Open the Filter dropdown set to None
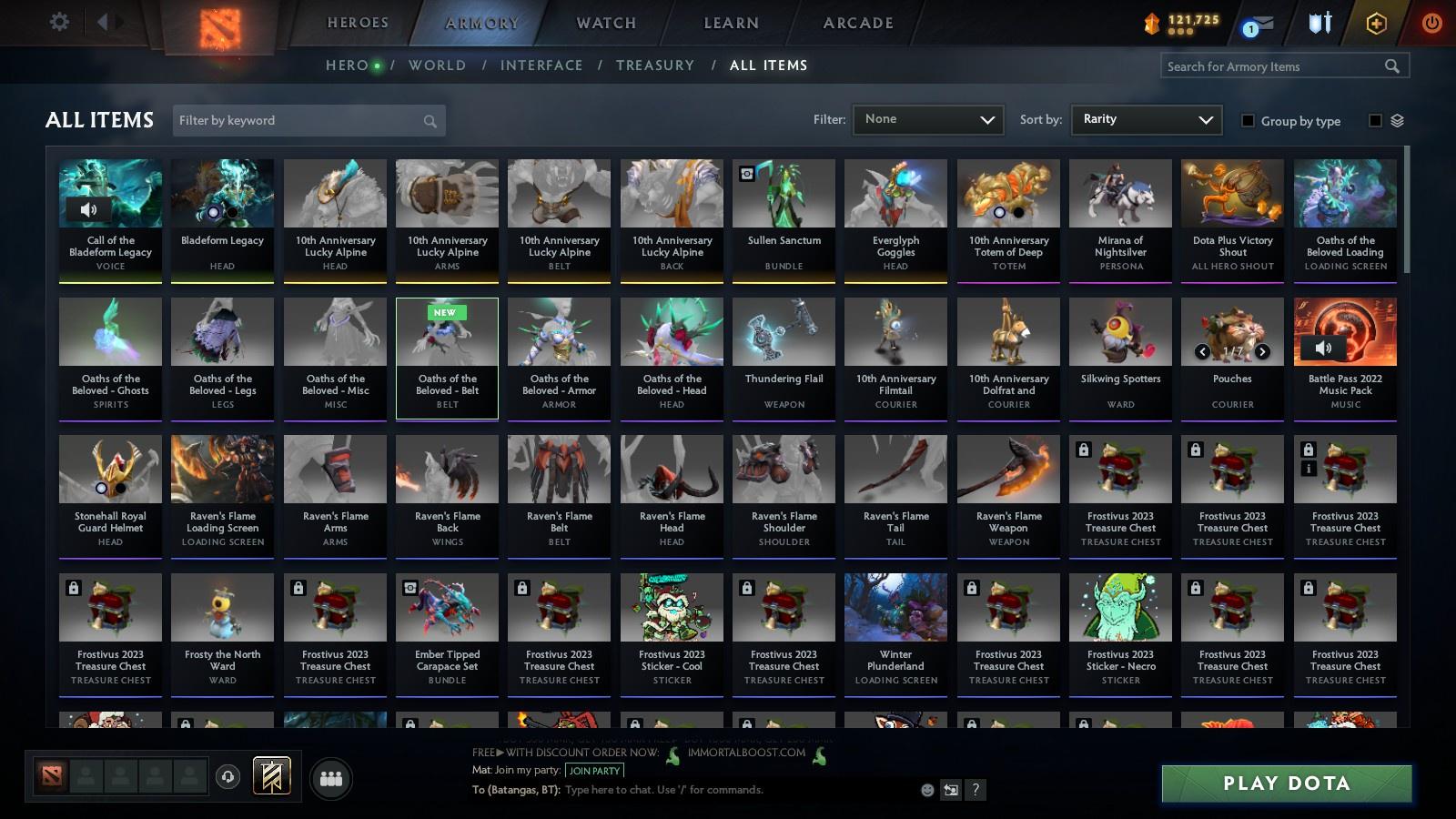The image size is (1456, 819). pos(928,119)
